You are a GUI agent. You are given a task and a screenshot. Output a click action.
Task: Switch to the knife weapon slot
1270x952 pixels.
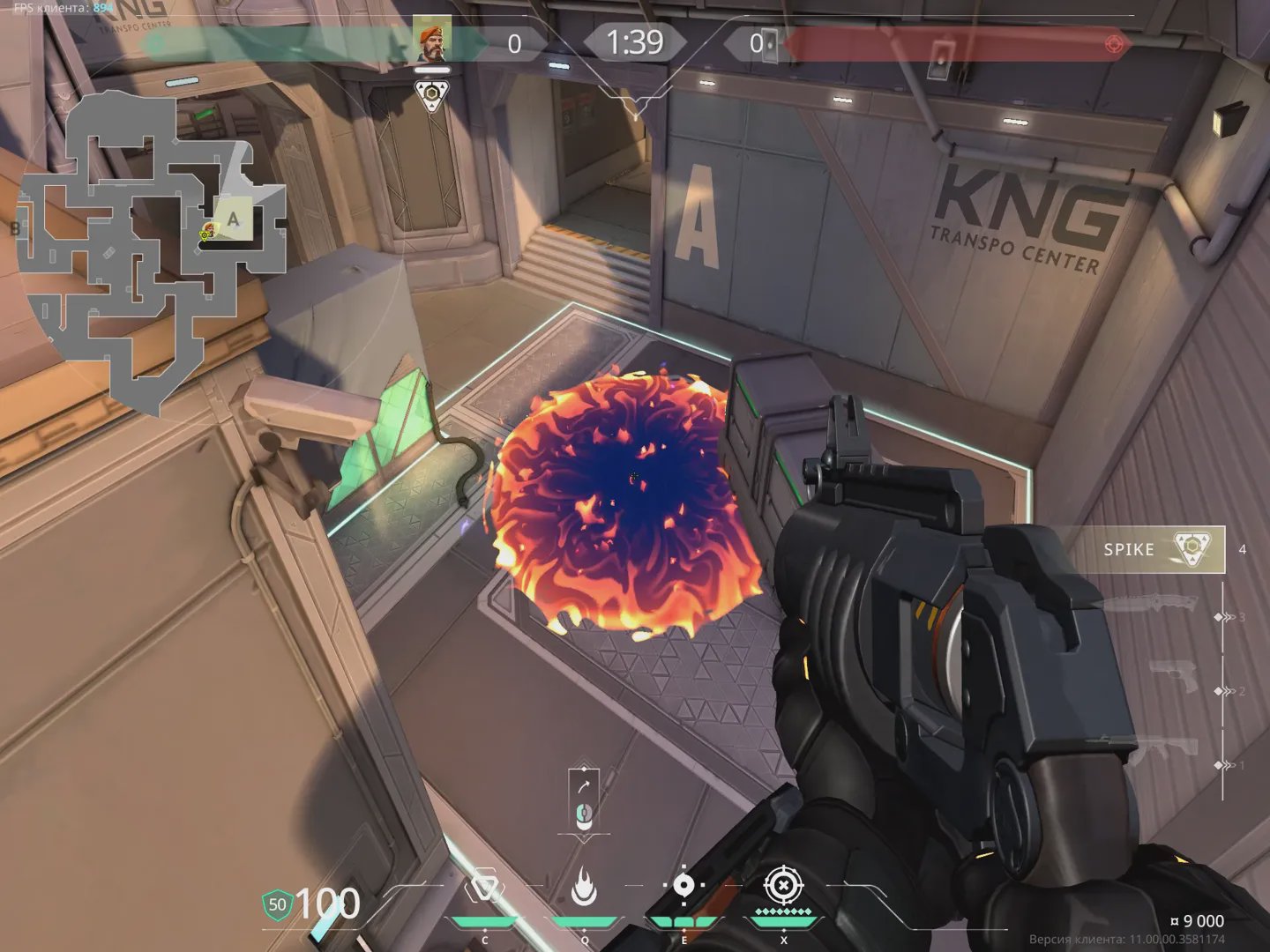click(1149, 606)
